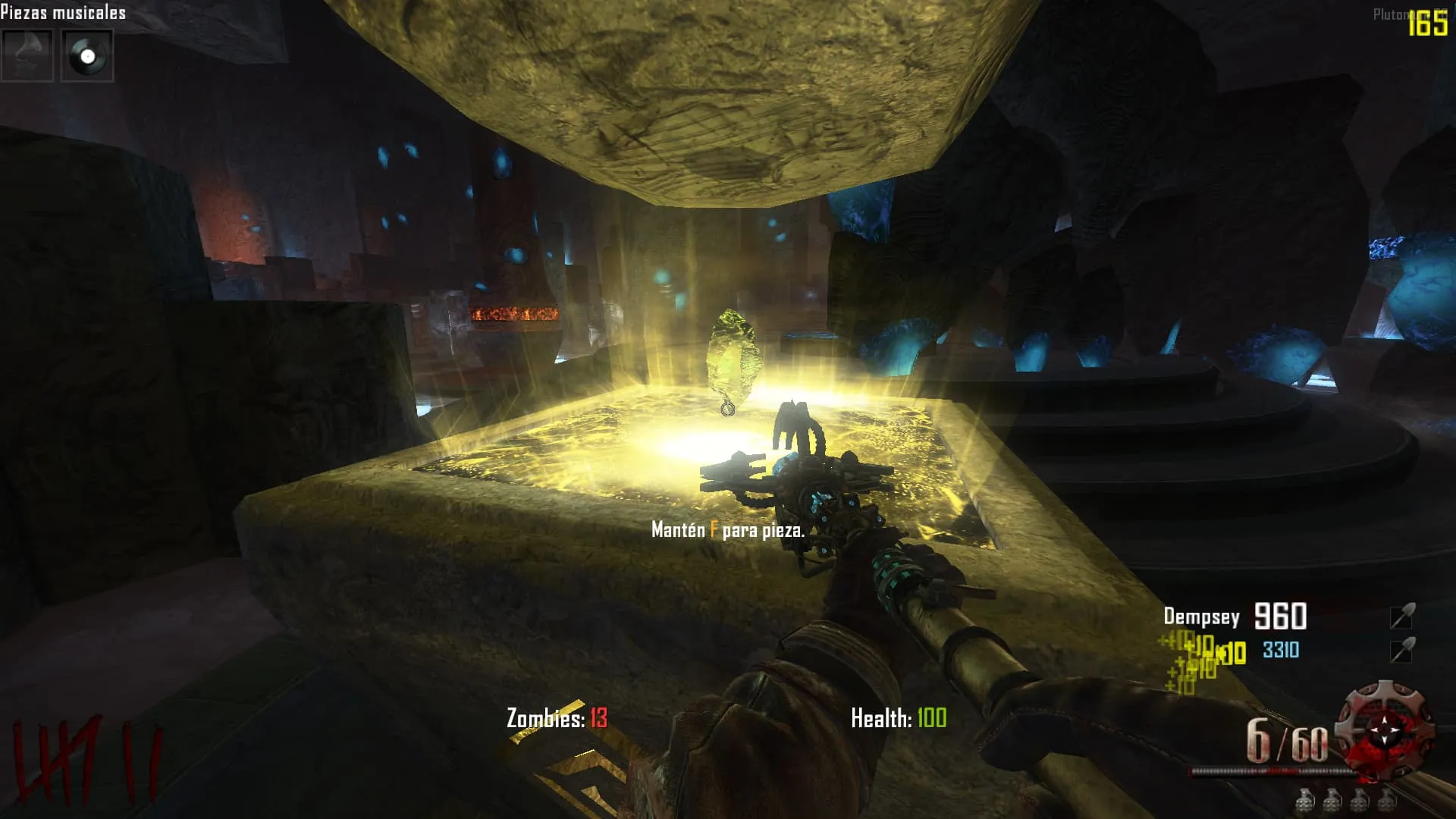
Task: Select the vinyl record music piece slot
Action: [x=87, y=55]
